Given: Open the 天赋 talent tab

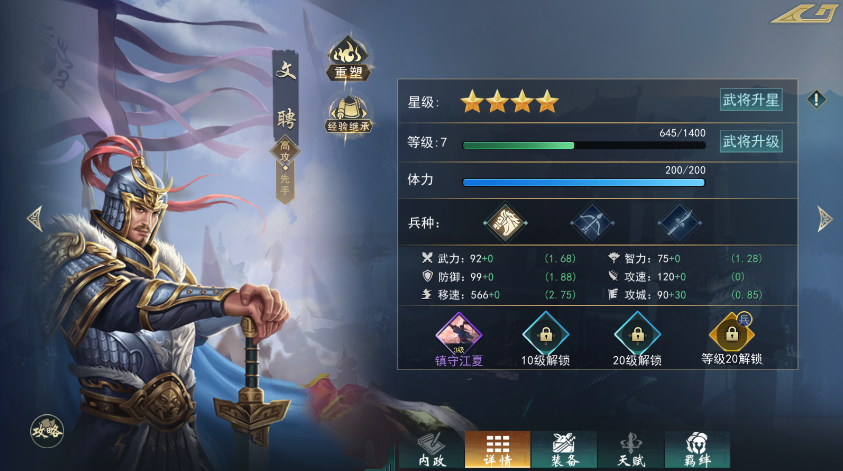Looking at the screenshot, I should [631, 450].
